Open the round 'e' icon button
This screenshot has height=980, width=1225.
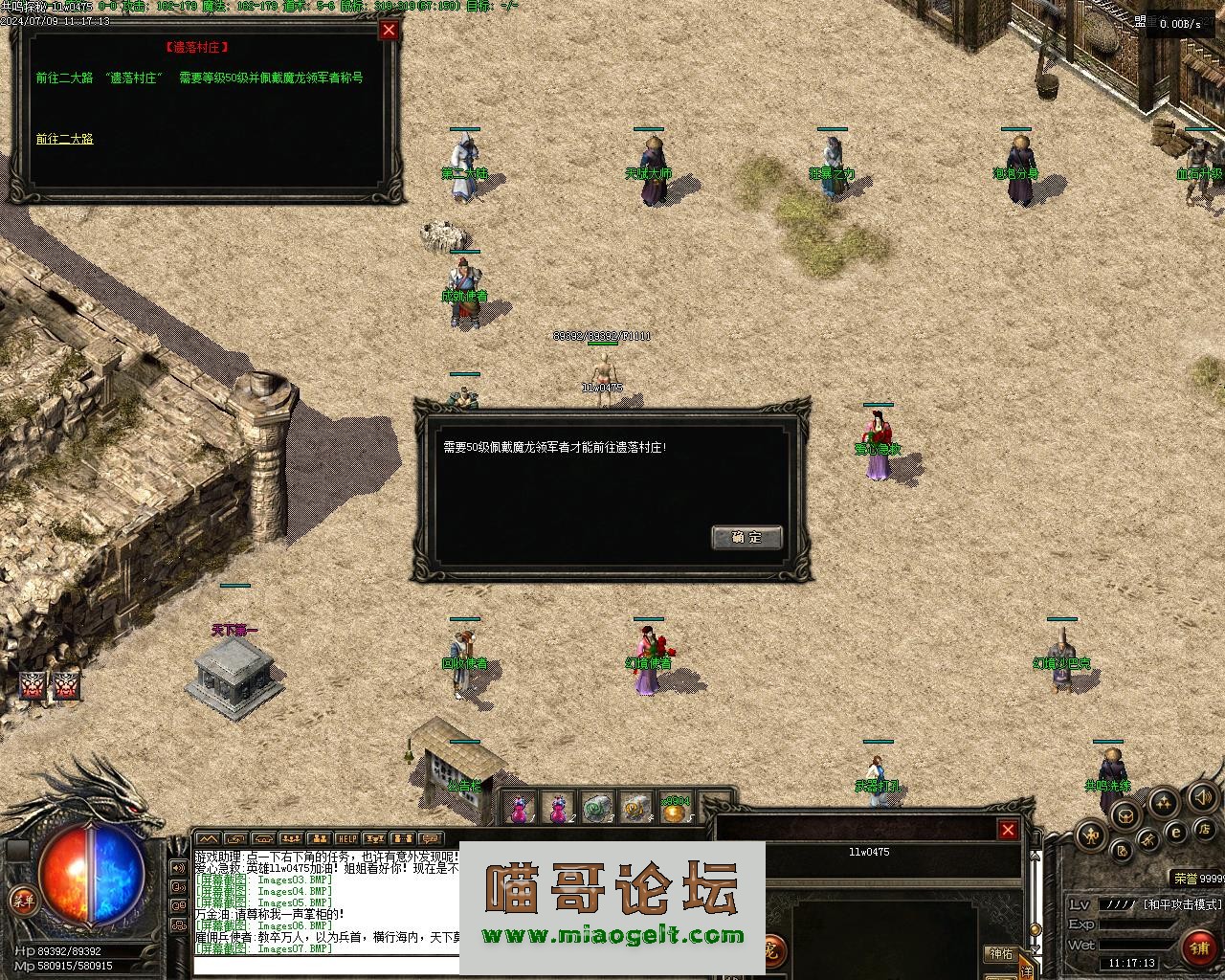click(x=1177, y=833)
